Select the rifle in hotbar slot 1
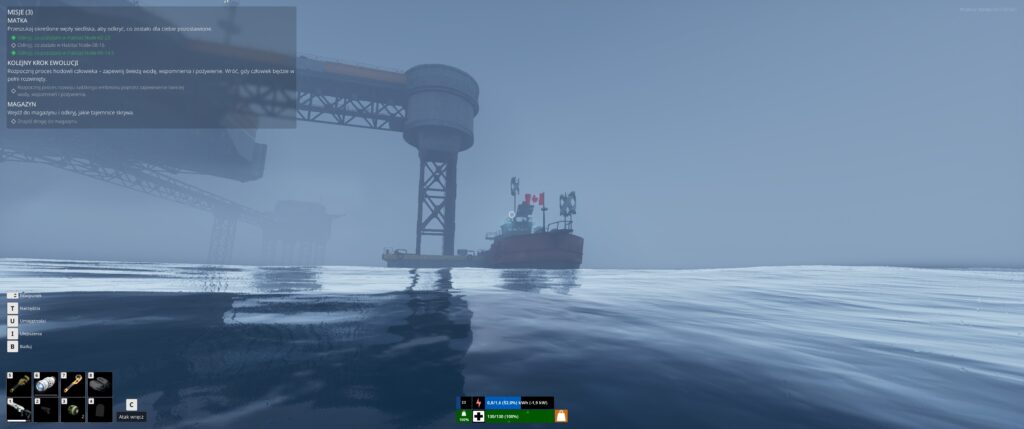The height and width of the screenshot is (429, 1024). [x=21, y=409]
